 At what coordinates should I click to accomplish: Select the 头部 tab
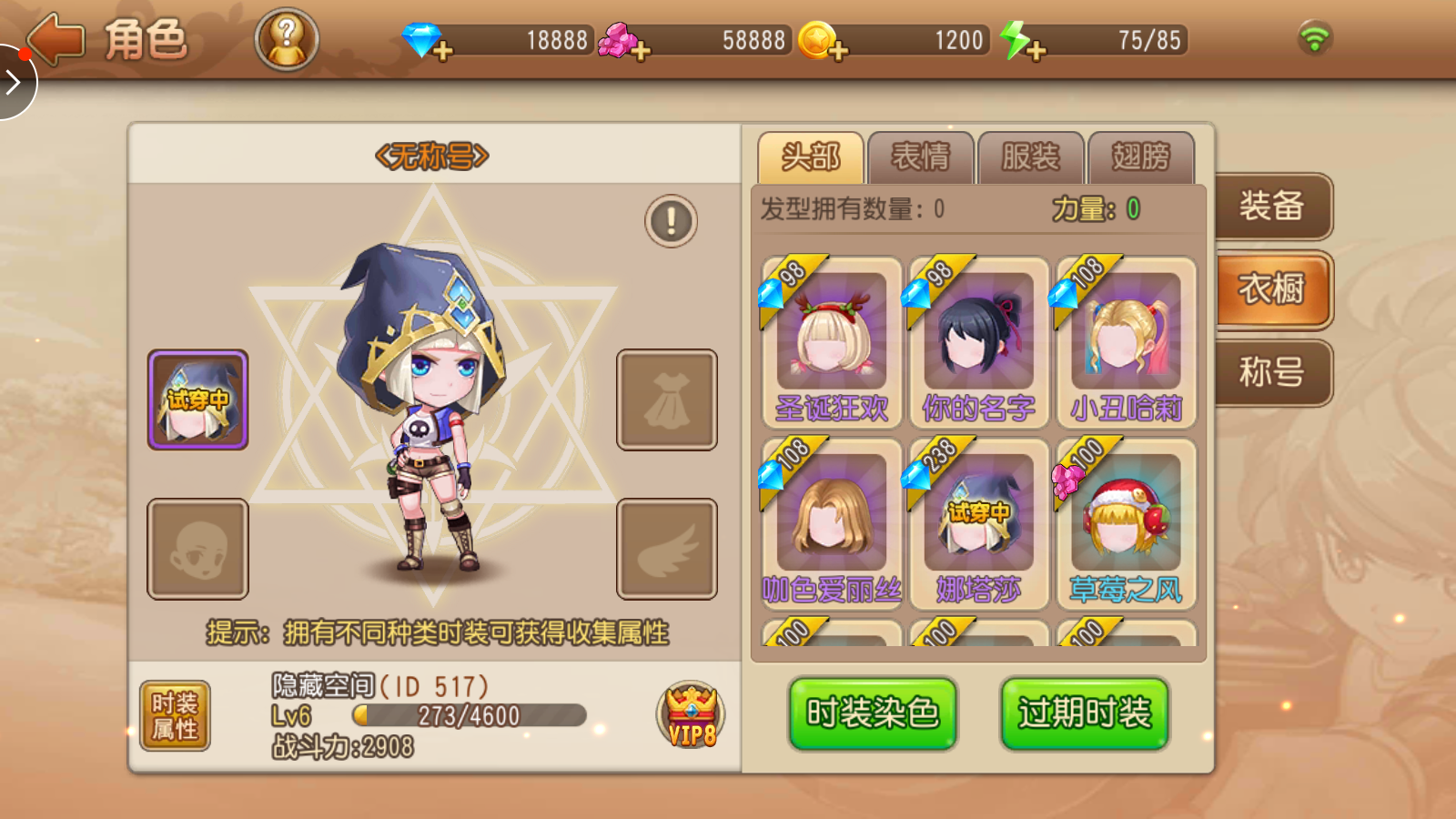tap(810, 157)
